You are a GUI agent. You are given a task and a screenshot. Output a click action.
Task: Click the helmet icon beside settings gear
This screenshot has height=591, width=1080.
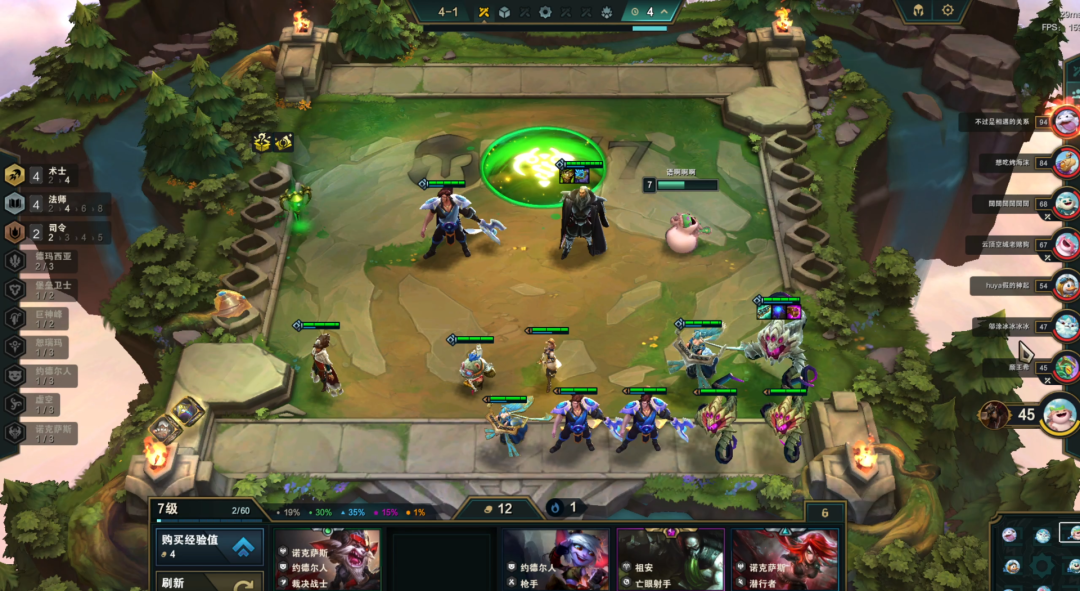[x=917, y=11]
